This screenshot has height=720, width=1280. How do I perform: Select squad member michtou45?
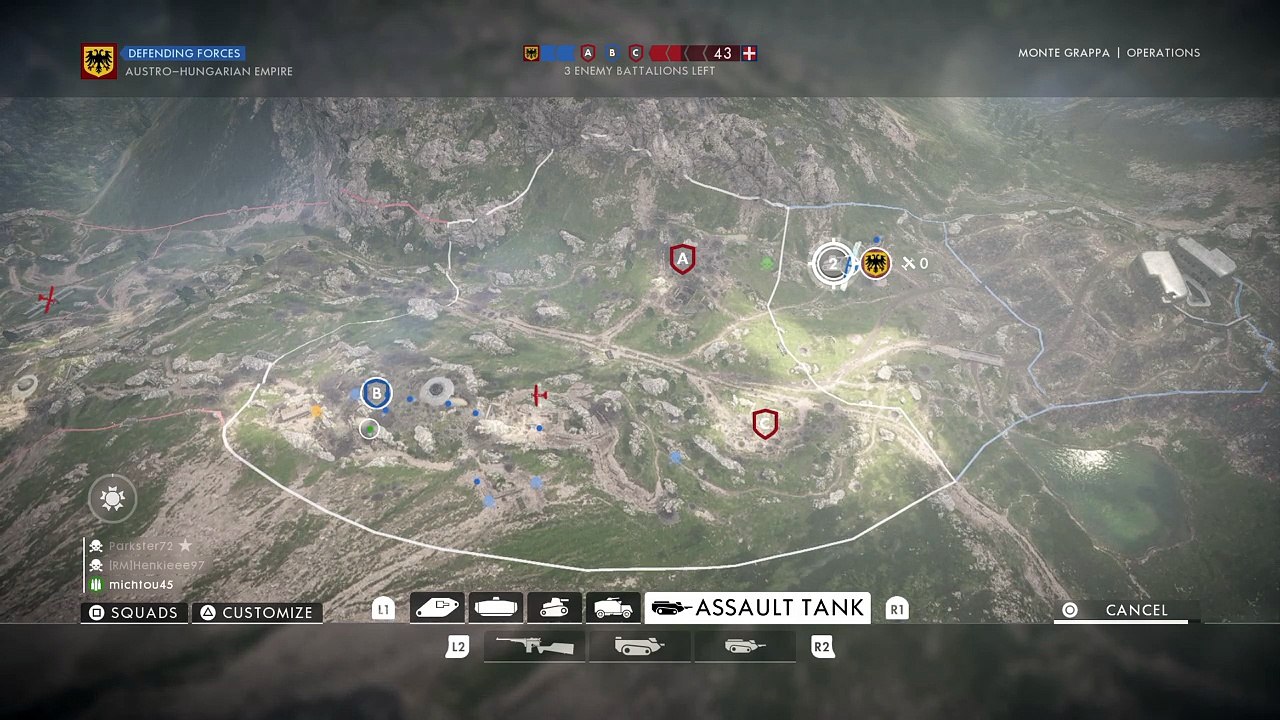140,585
